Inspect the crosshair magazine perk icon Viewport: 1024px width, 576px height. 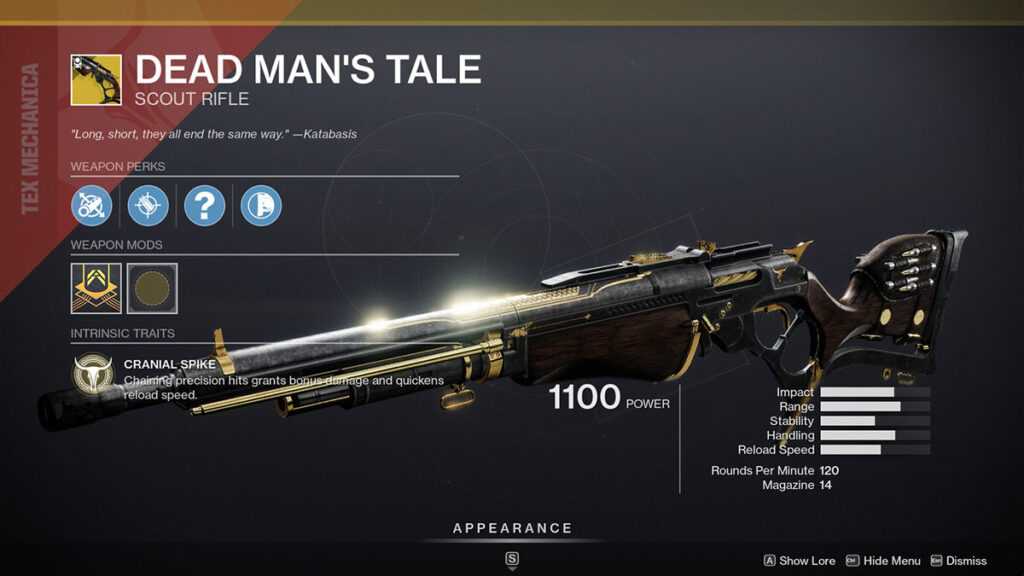(148, 205)
